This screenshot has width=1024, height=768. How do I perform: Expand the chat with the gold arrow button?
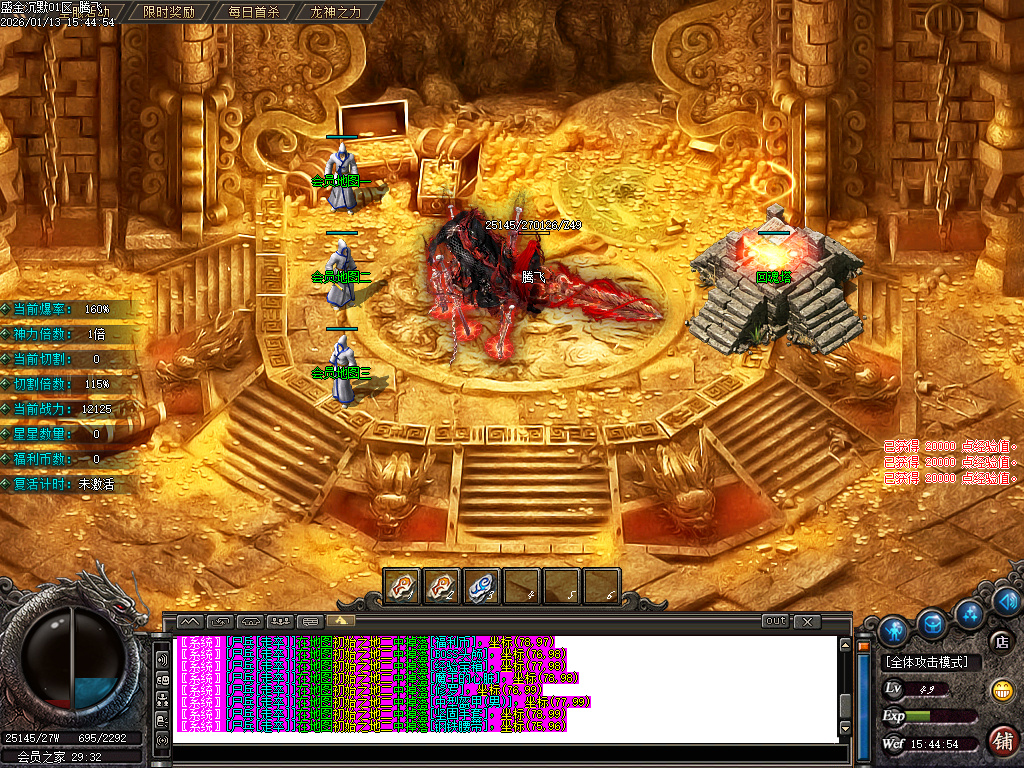[x=343, y=620]
